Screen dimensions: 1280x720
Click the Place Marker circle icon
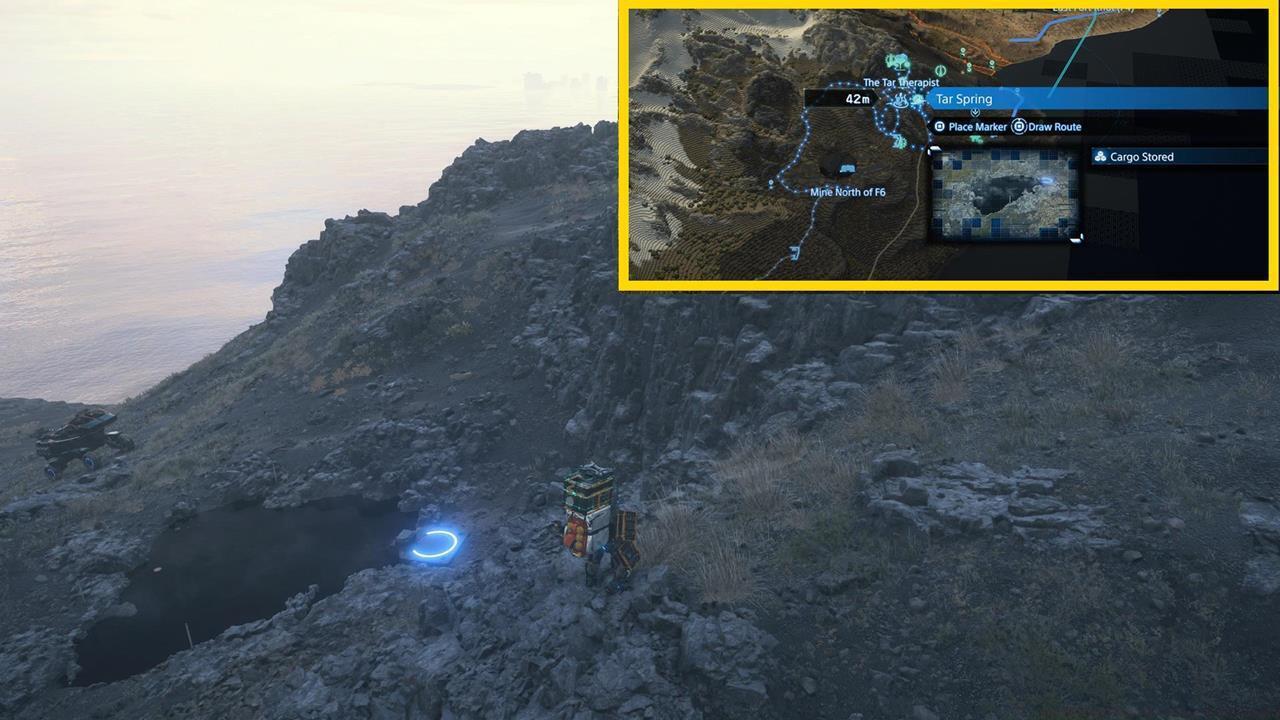[x=939, y=127]
